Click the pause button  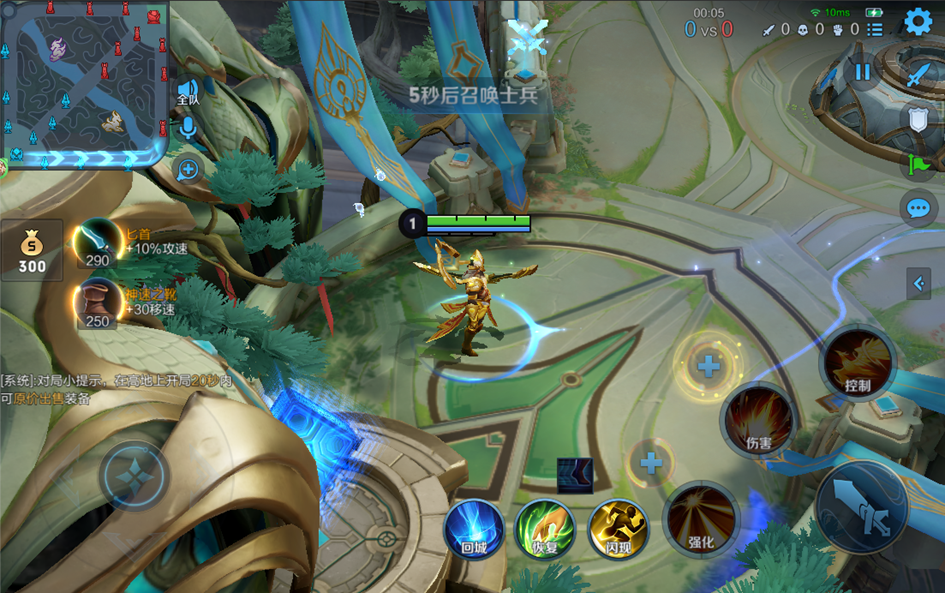coord(862,71)
